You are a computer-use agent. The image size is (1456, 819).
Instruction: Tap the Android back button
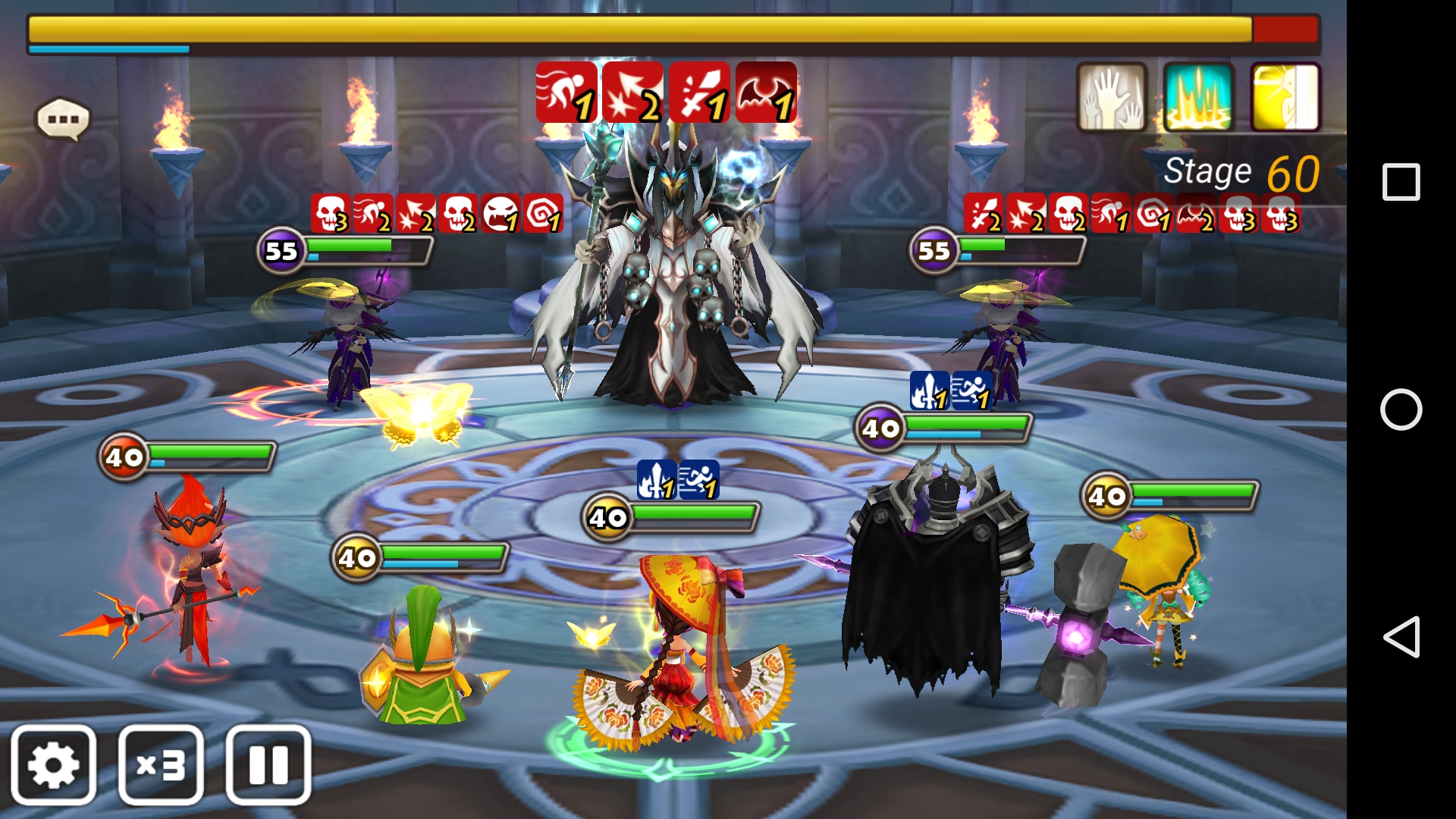click(1401, 636)
